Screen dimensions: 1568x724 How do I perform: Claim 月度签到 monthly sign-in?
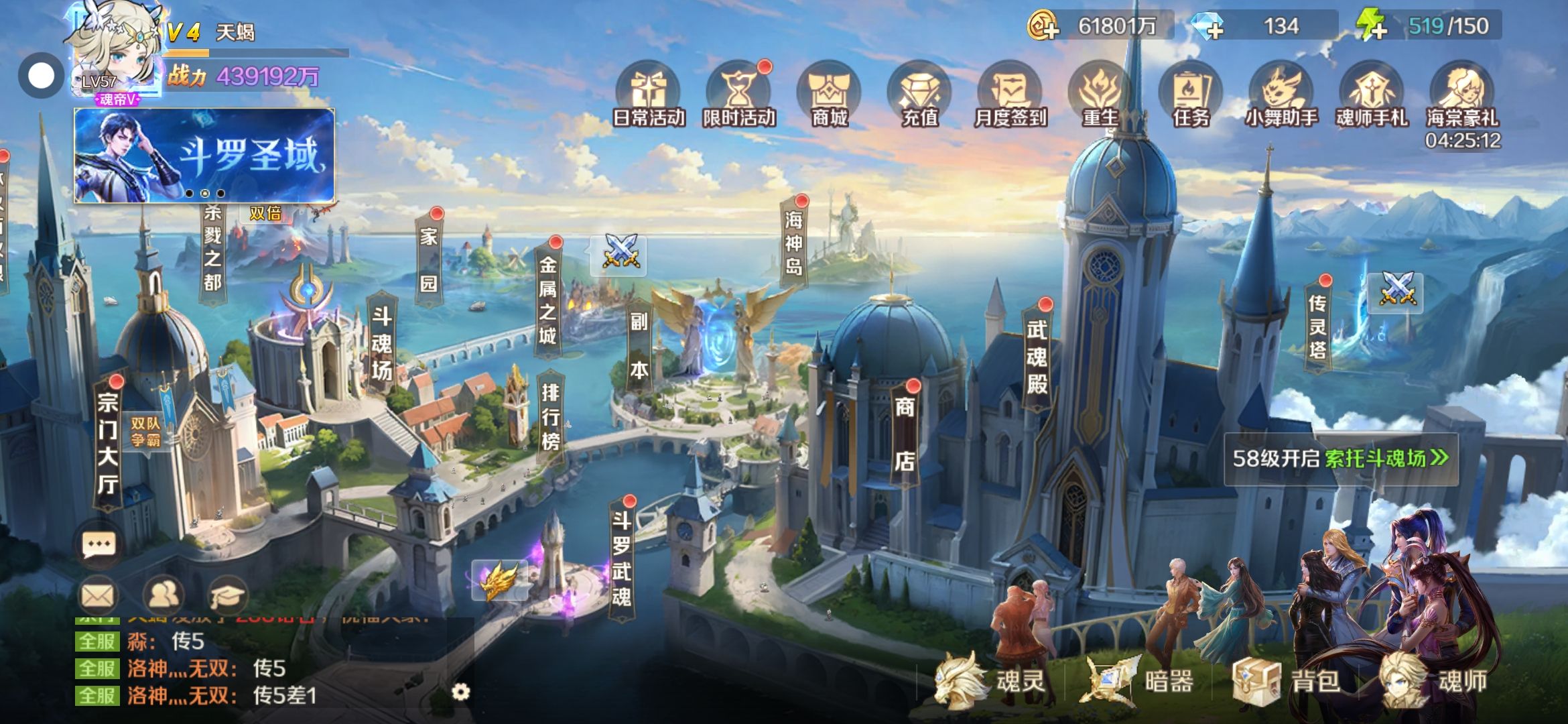pos(1010,95)
